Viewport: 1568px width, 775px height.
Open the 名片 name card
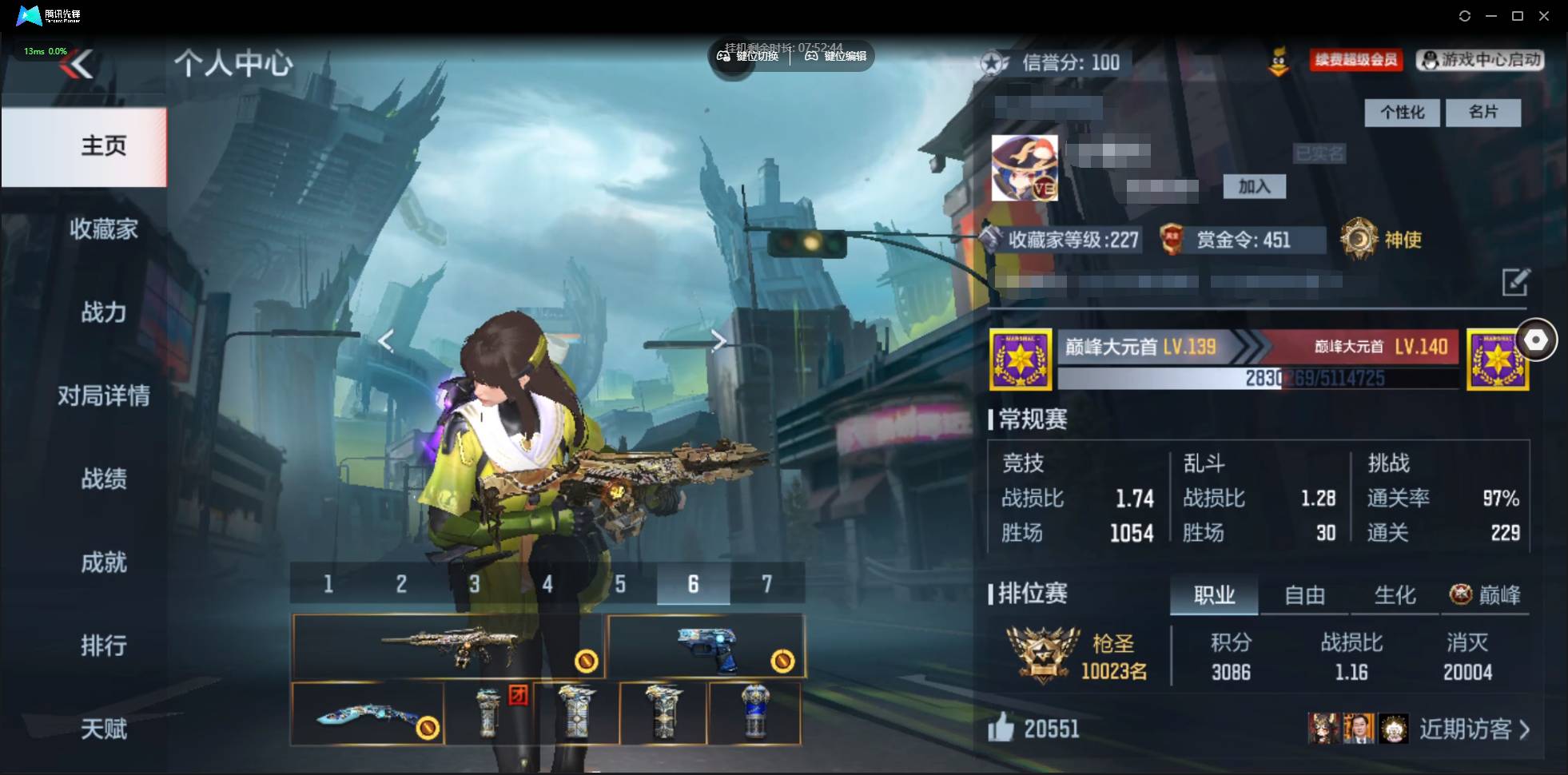pyautogui.click(x=1484, y=112)
